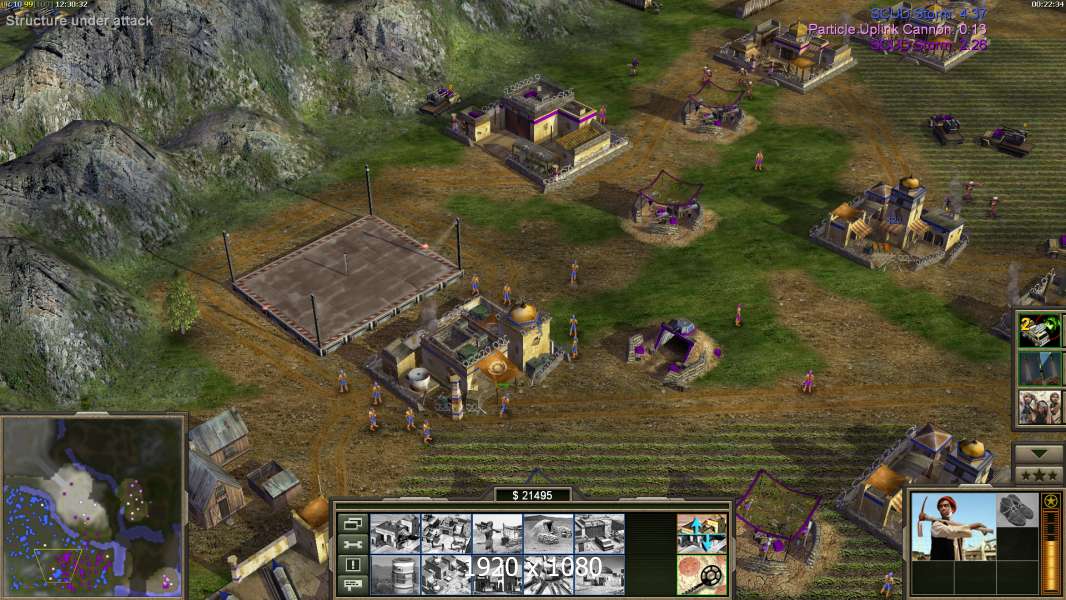The image size is (1066, 600).
Task: Click the exclamation mark button
Action: click(x=351, y=565)
